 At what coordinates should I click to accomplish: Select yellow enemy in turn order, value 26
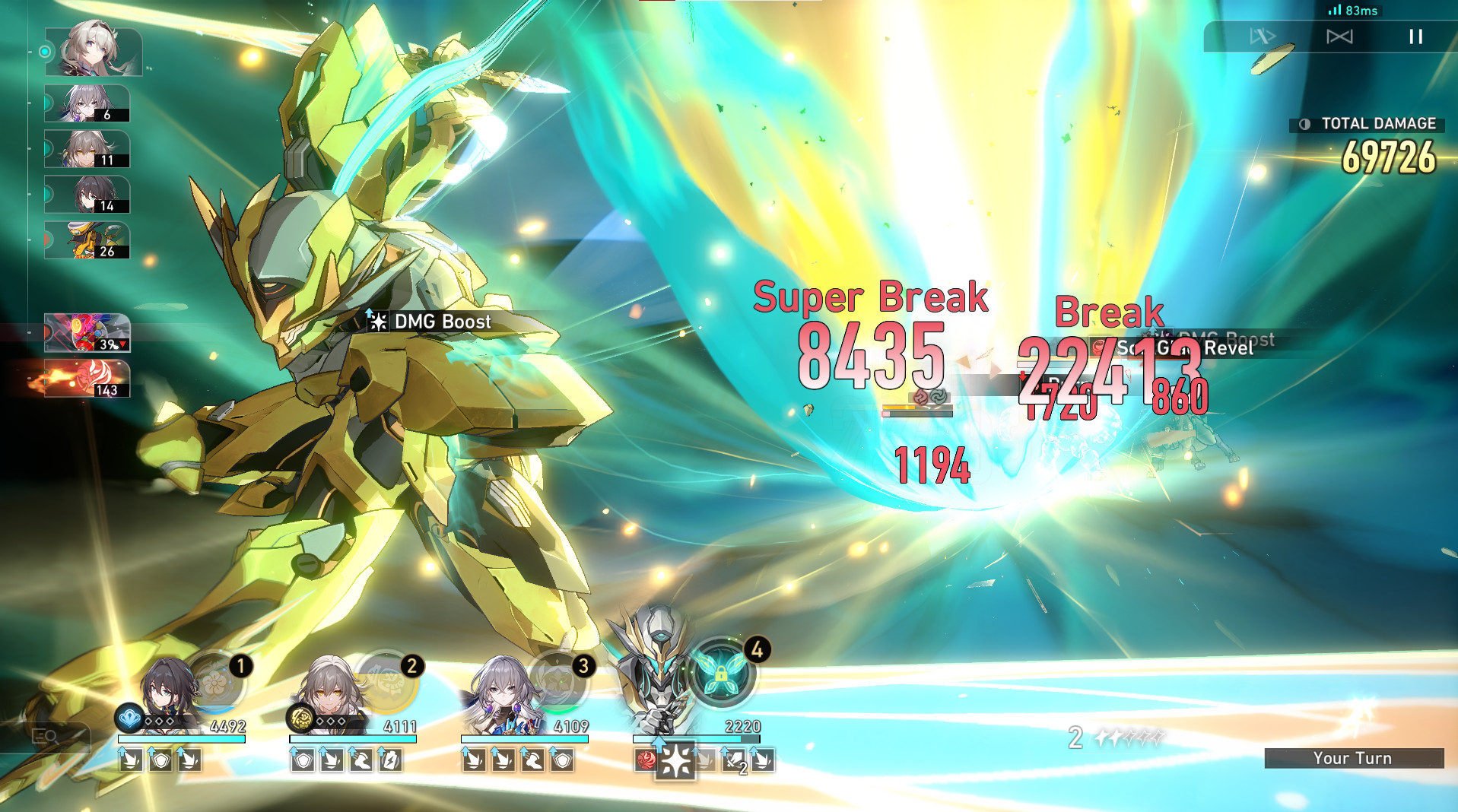(x=87, y=240)
